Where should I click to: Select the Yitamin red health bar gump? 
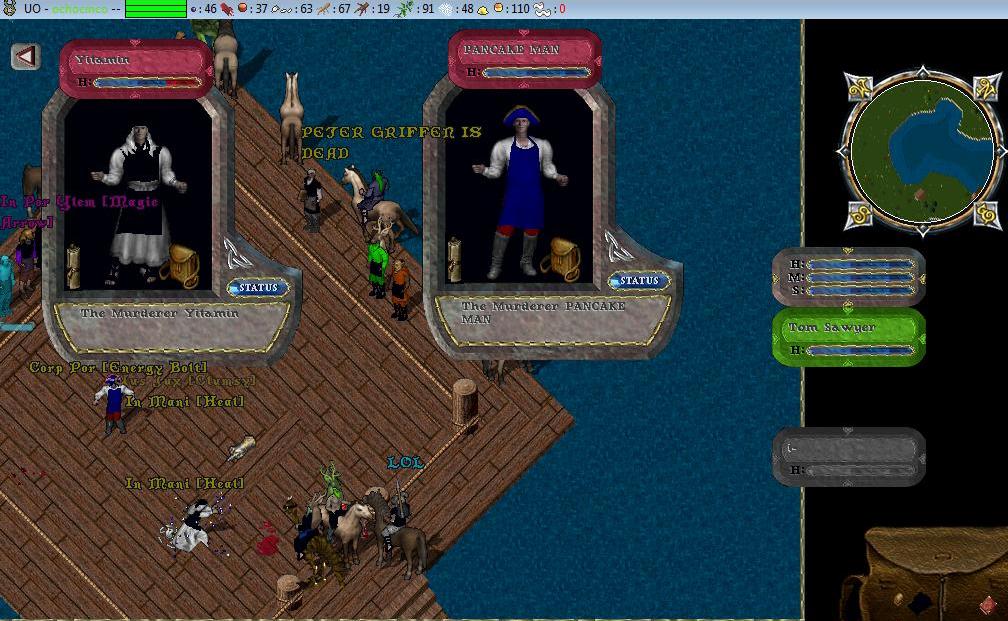point(136,69)
